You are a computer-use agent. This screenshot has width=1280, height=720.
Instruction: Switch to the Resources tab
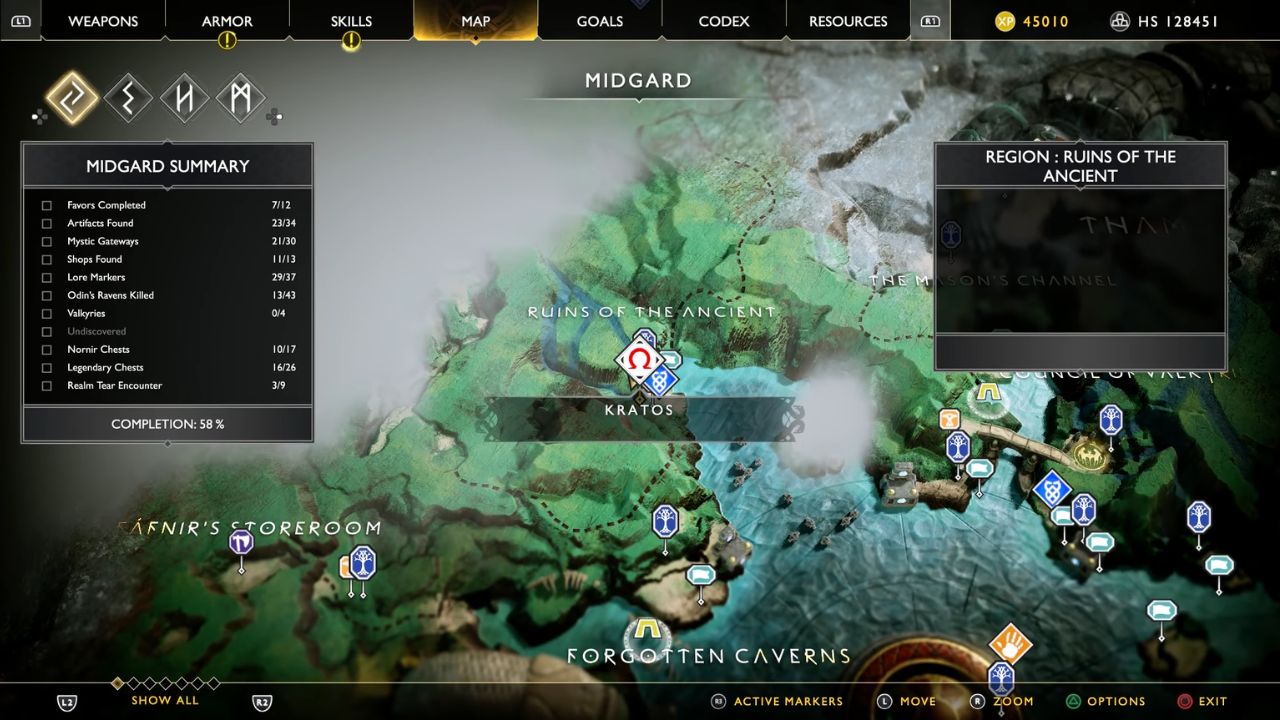pos(848,21)
